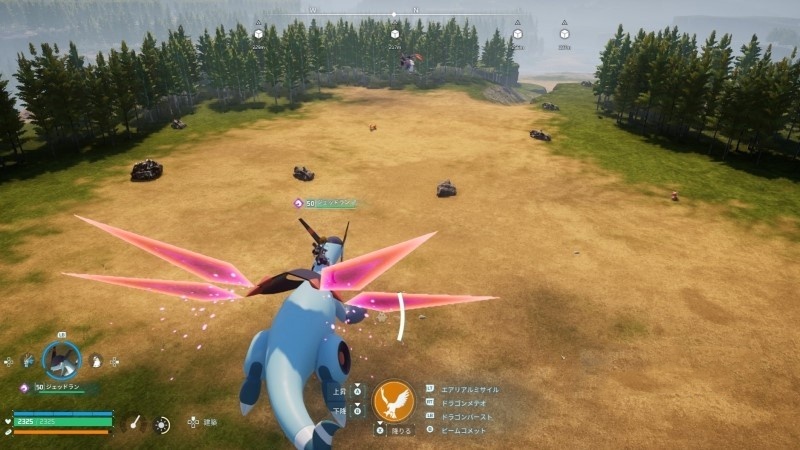Trigger the ドラゴンバースト skill
The height and width of the screenshot is (450, 800).
click(465, 415)
